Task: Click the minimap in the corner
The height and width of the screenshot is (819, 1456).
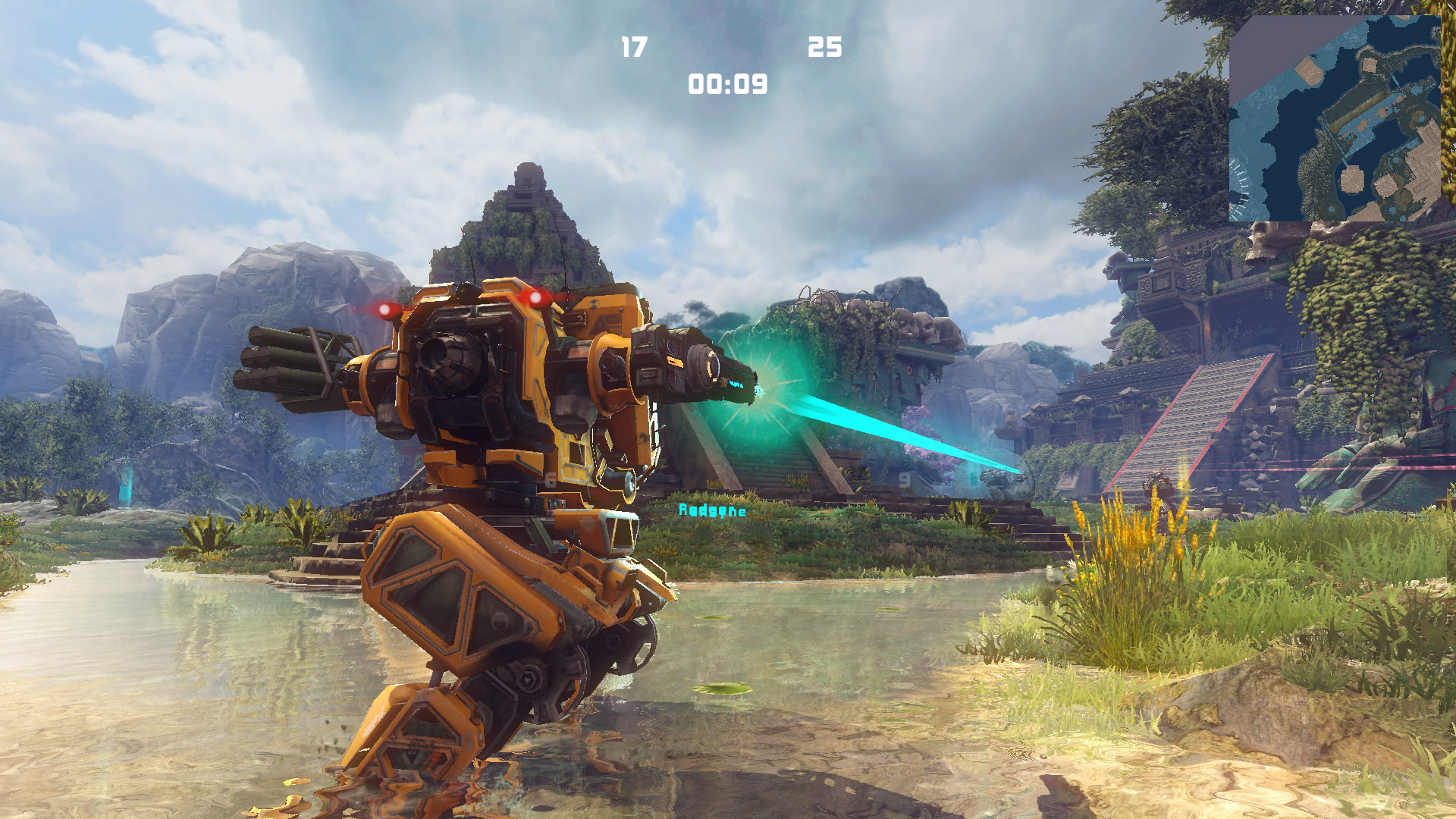Action: [x=1334, y=118]
